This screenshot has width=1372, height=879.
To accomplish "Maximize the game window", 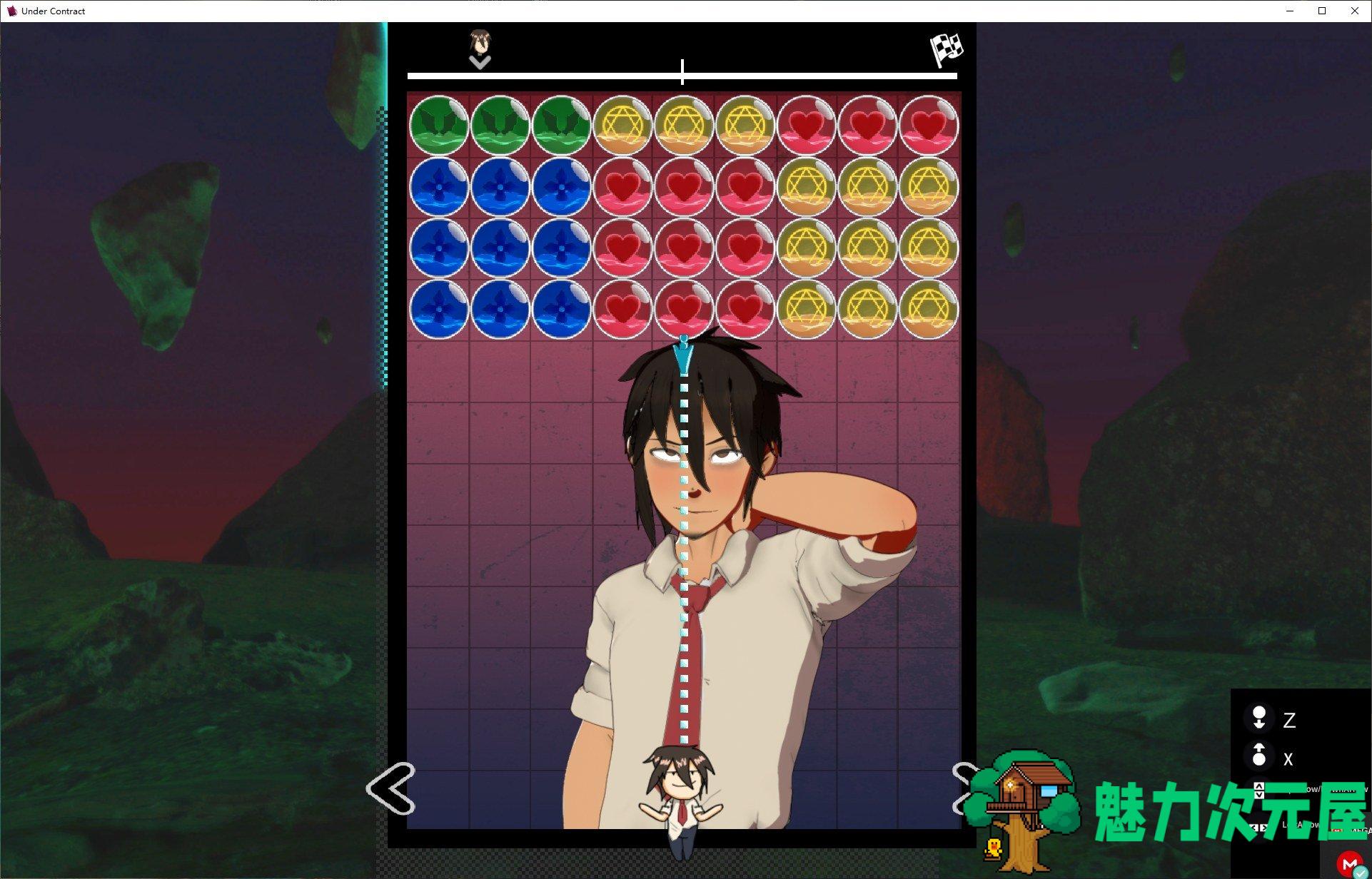I will (x=1321, y=11).
